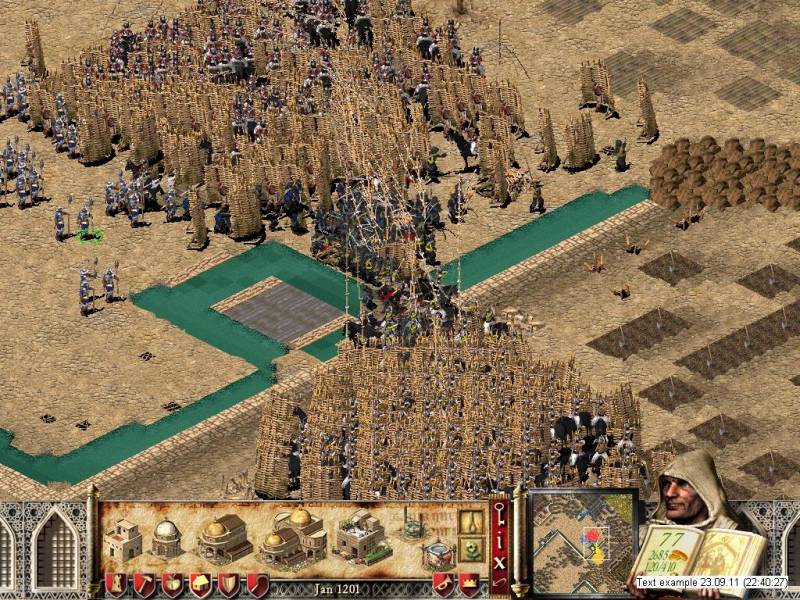Choose the small domed chapel building
Screen dimensions: 800x600
coord(166,539)
